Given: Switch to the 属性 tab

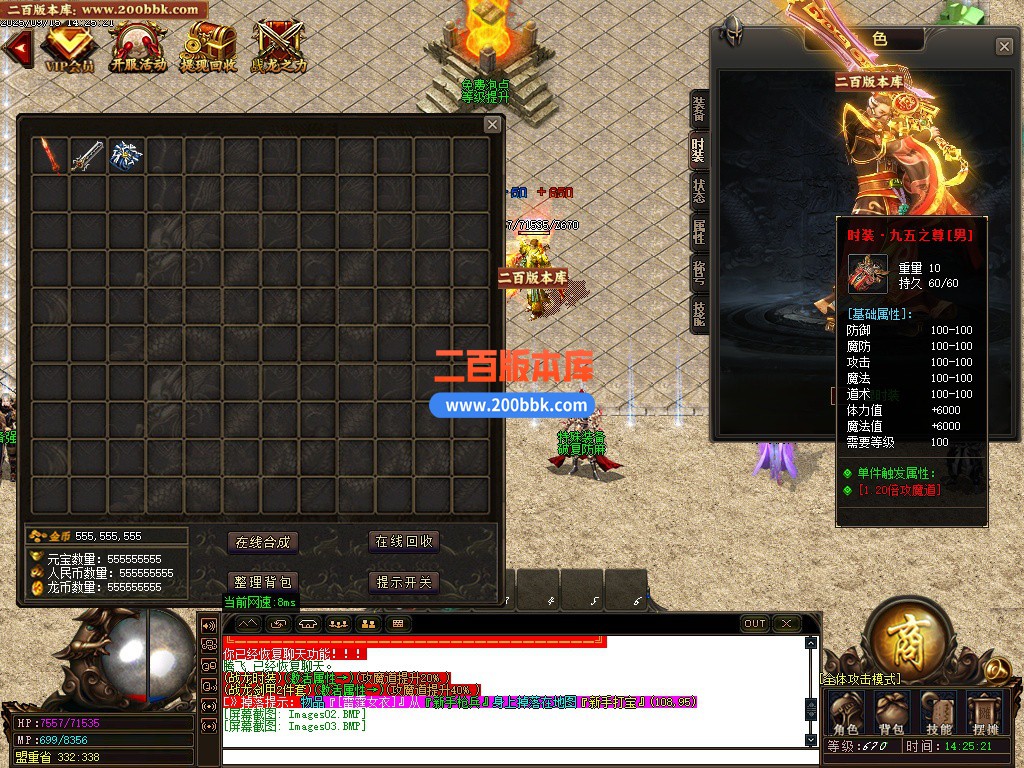Looking at the screenshot, I should (699, 231).
